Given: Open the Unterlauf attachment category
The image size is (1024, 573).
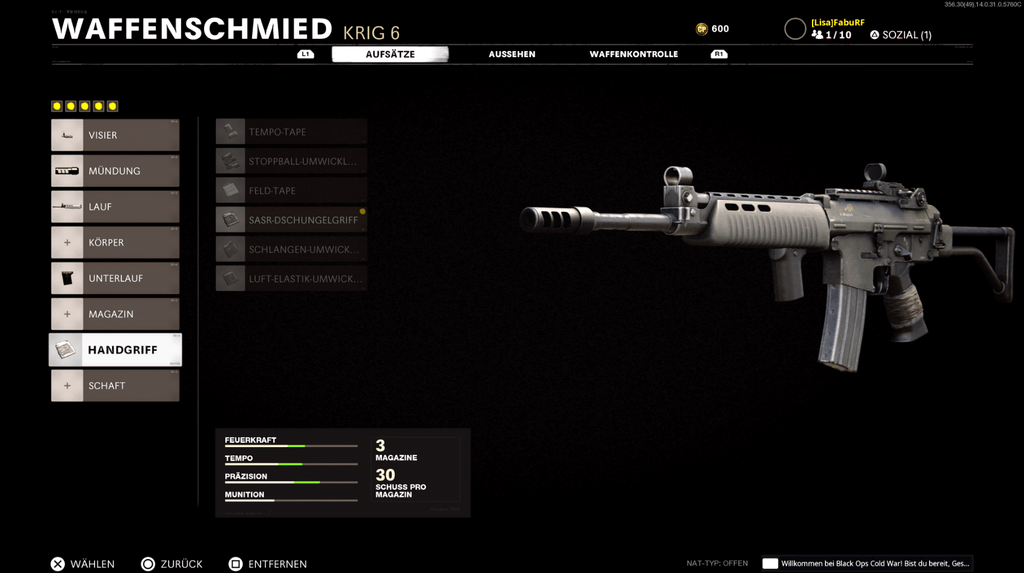Looking at the screenshot, I should coord(115,278).
